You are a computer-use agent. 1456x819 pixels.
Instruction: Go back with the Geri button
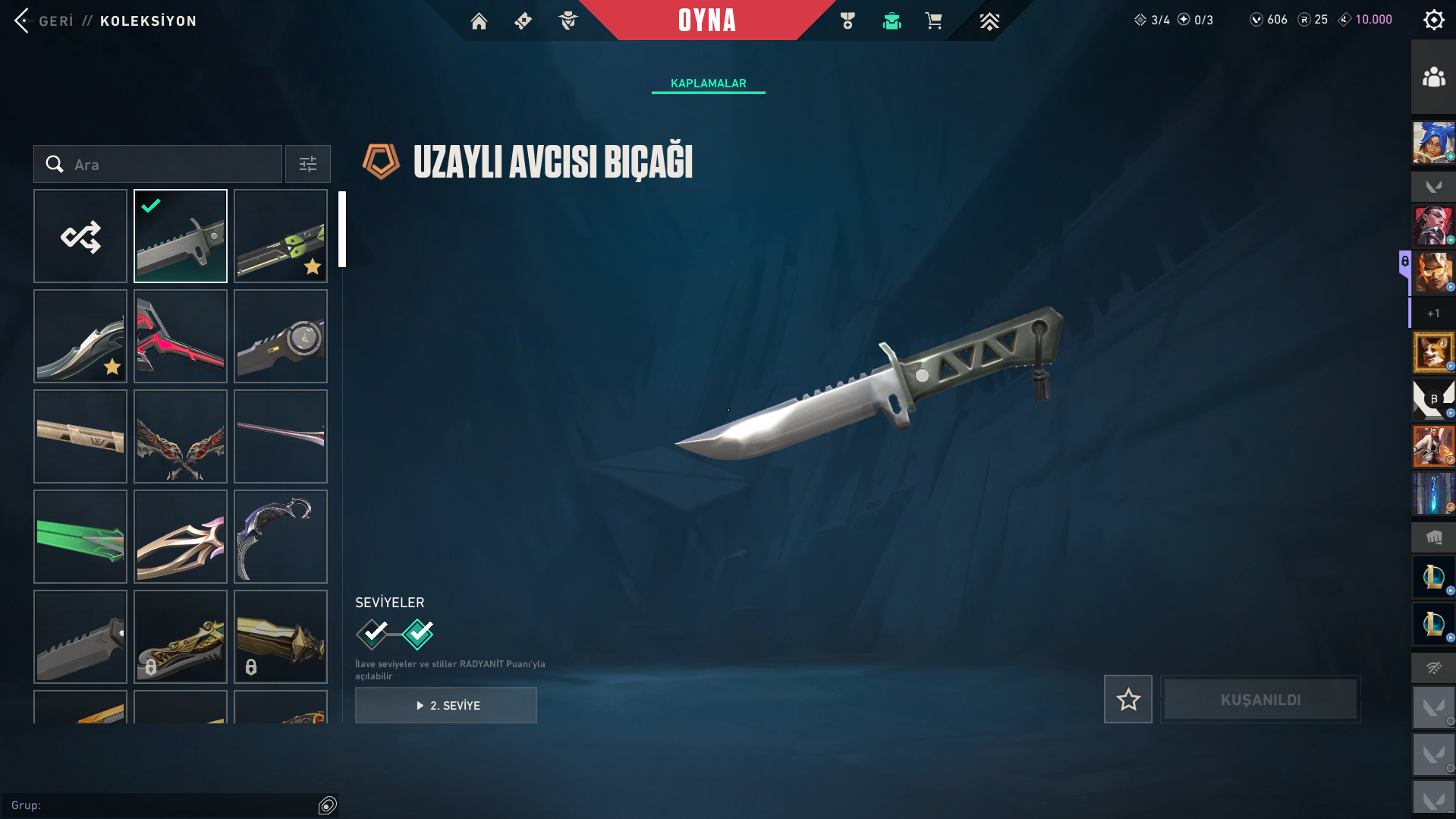point(44,20)
